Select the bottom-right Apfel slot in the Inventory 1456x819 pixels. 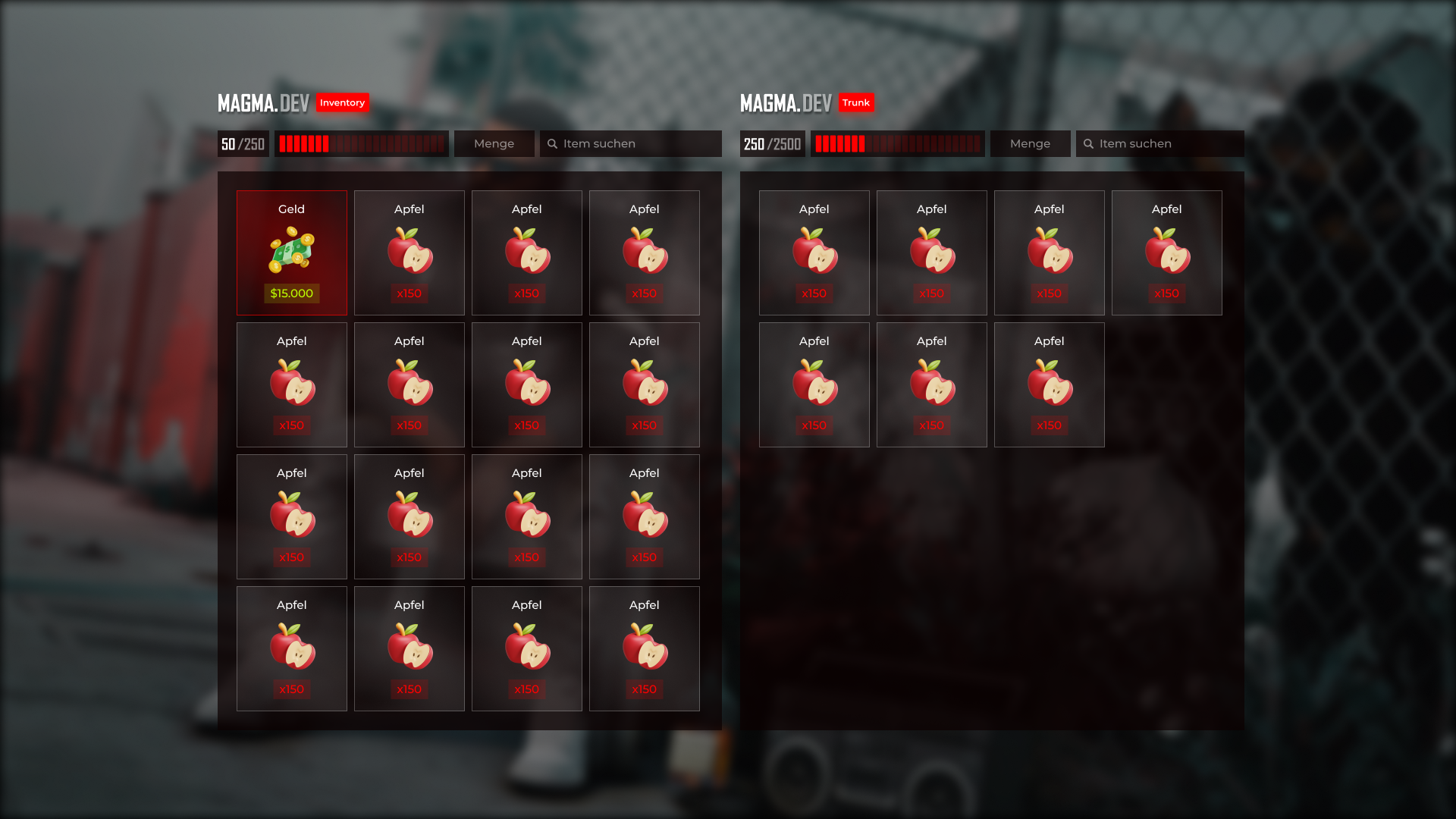tap(644, 648)
